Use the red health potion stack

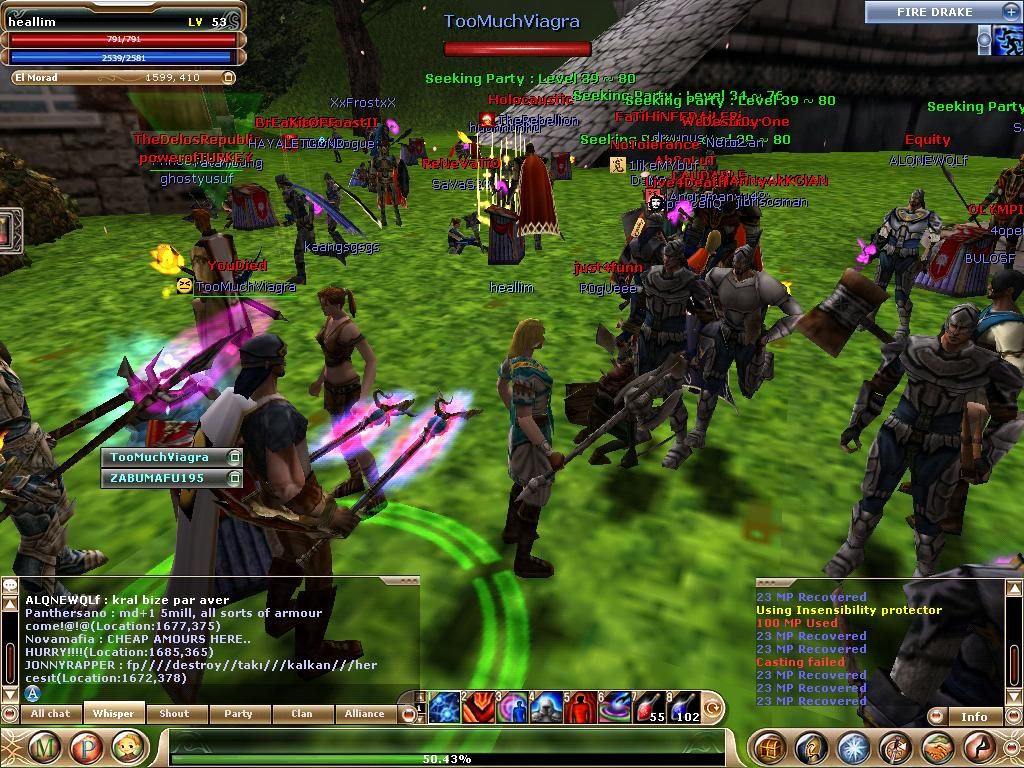650,707
